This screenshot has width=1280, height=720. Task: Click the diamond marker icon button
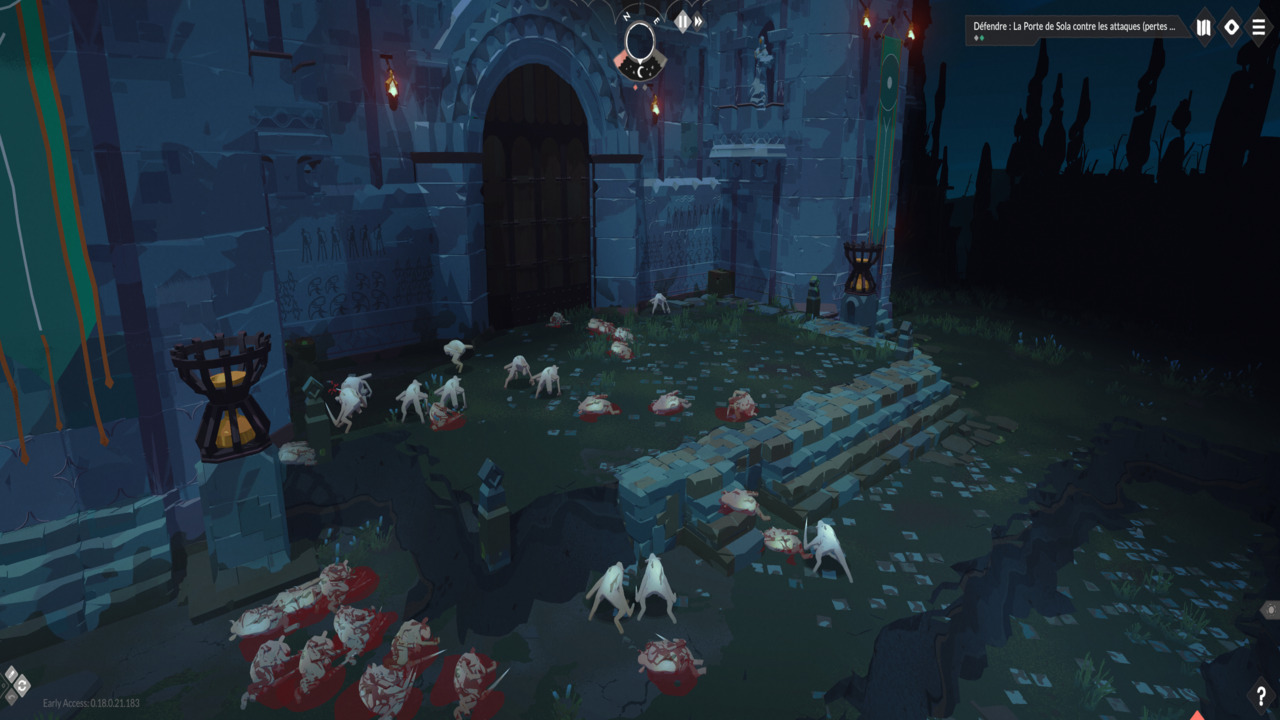click(x=1232, y=28)
